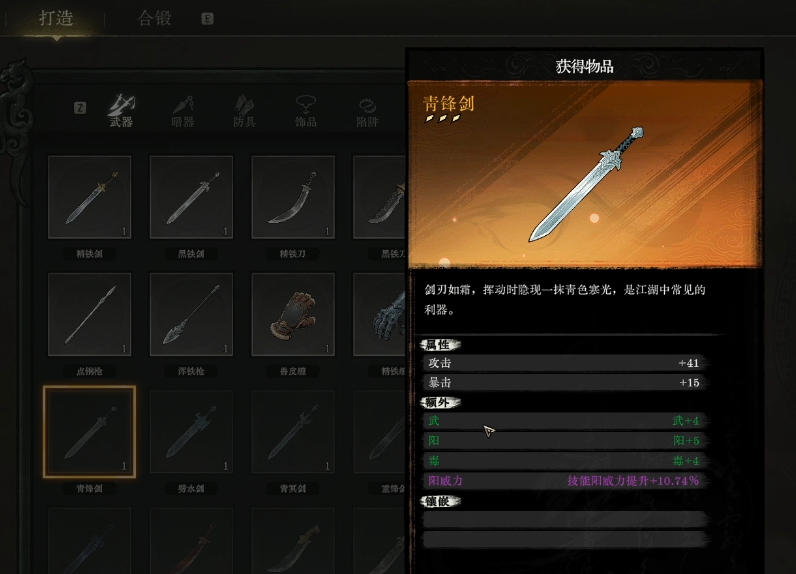Viewport: 796px width, 574px height.
Task: Open the 合锻 tab
Action: [155, 18]
